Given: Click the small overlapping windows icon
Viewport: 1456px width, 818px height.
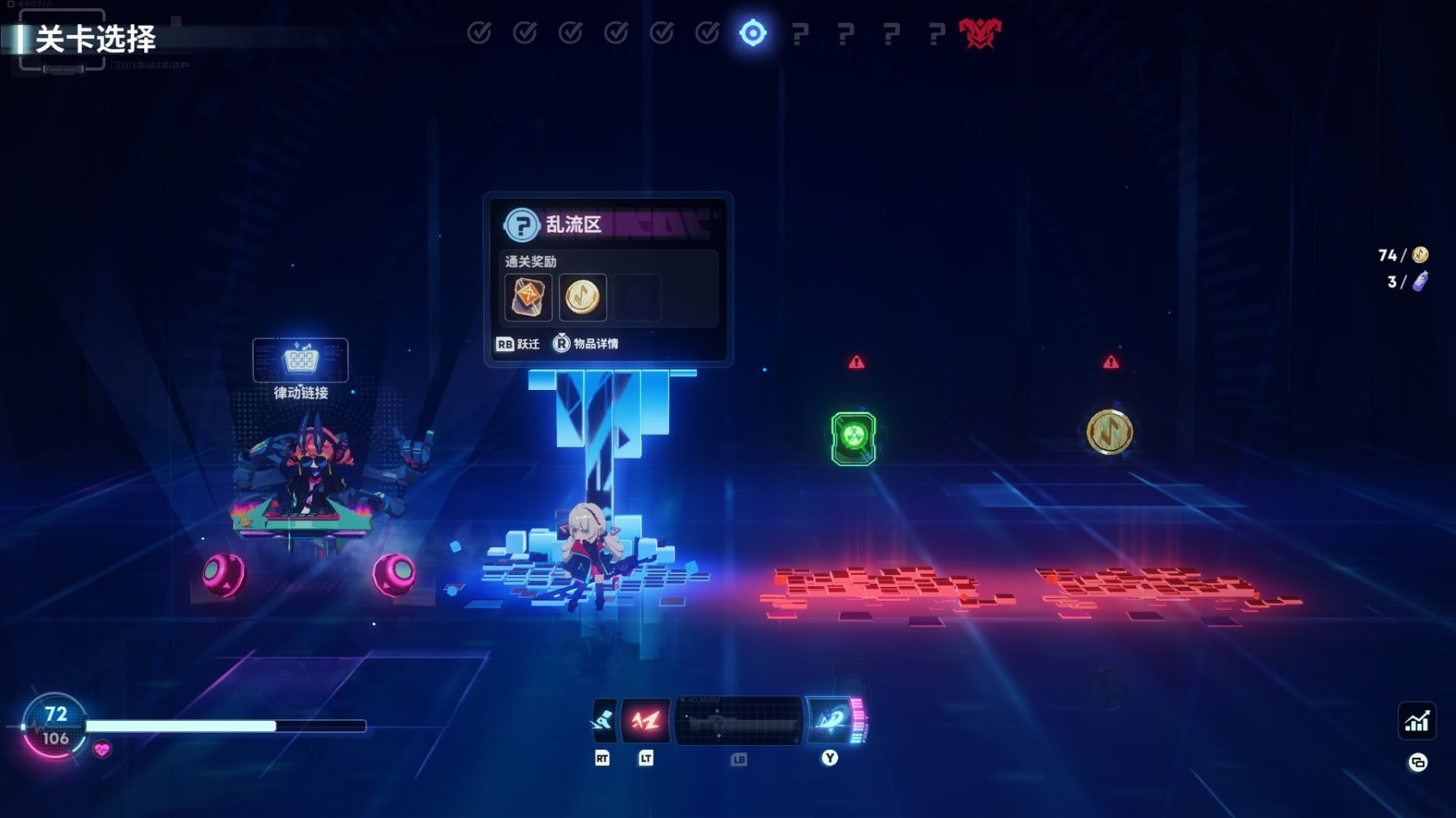Looking at the screenshot, I should click(1417, 762).
